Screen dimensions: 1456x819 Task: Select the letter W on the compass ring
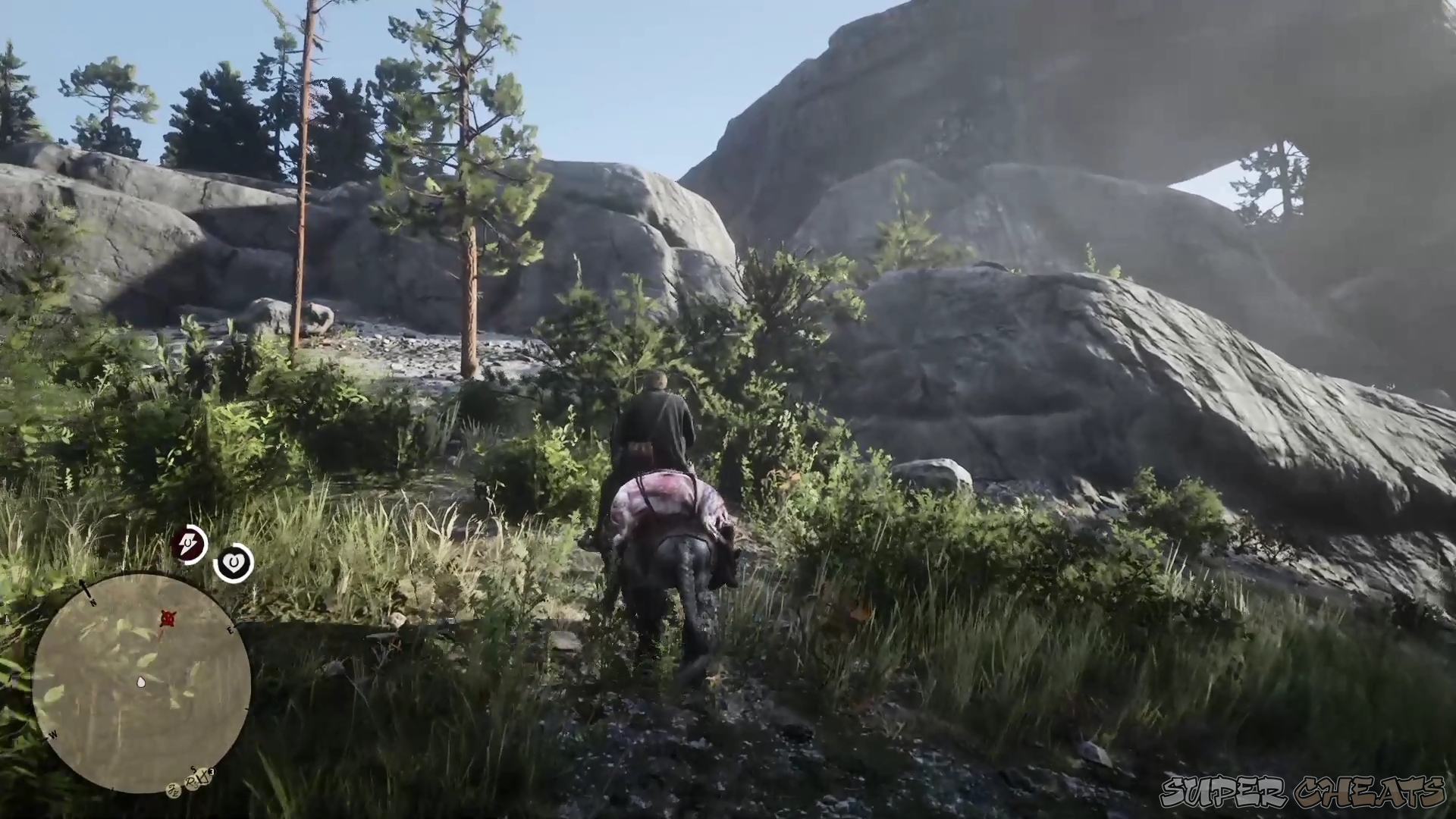[53, 734]
